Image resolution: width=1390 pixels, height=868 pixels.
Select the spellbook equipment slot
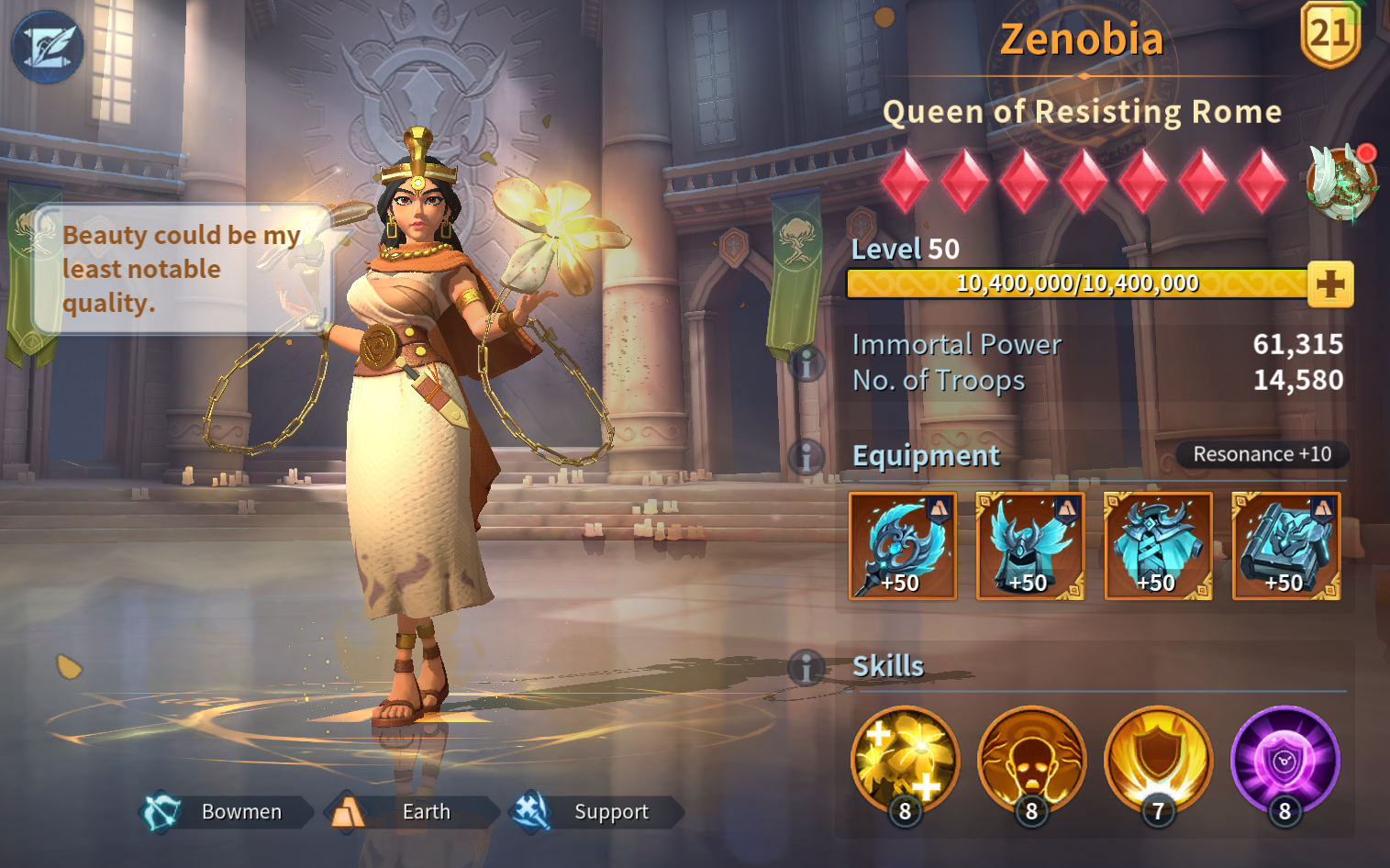pos(1285,546)
